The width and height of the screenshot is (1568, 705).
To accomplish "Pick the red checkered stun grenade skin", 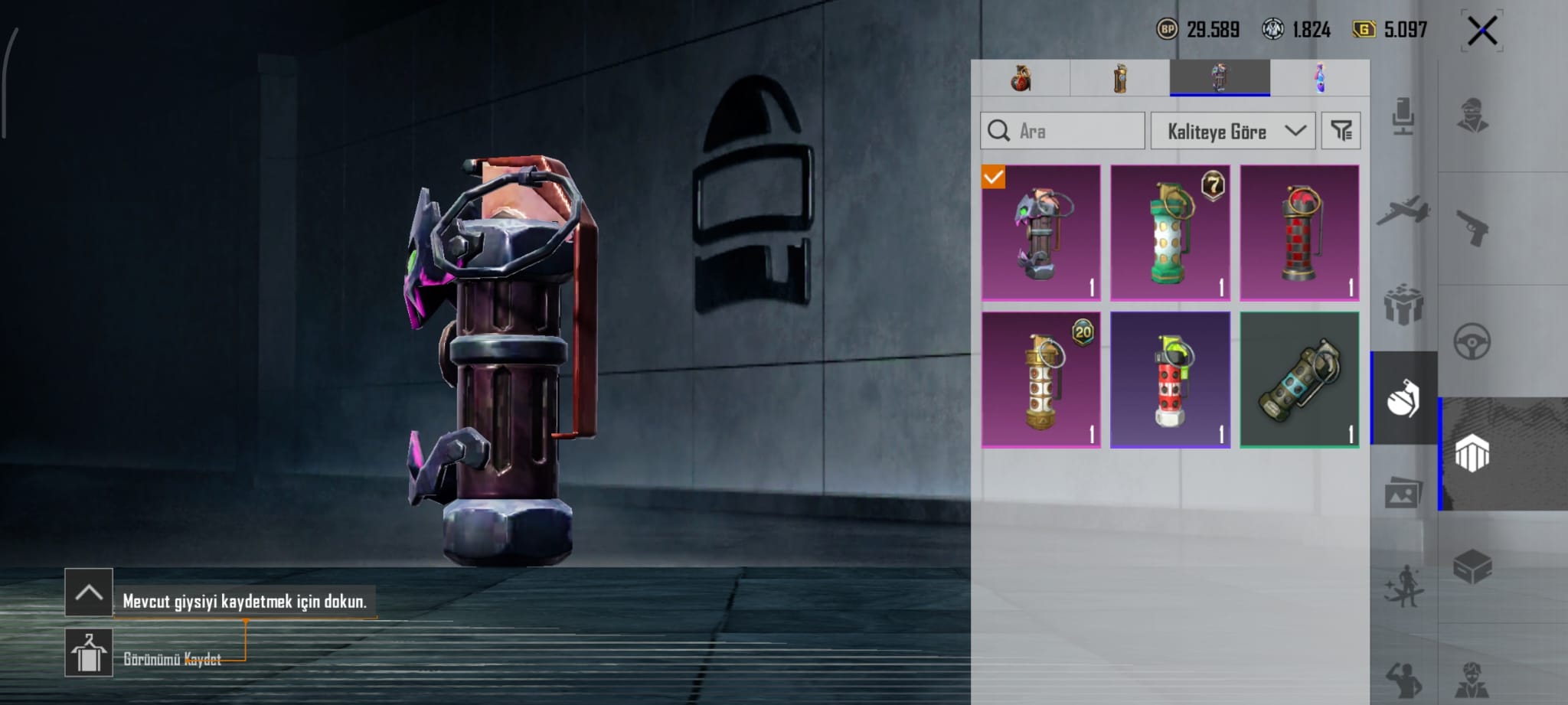I will click(1299, 233).
